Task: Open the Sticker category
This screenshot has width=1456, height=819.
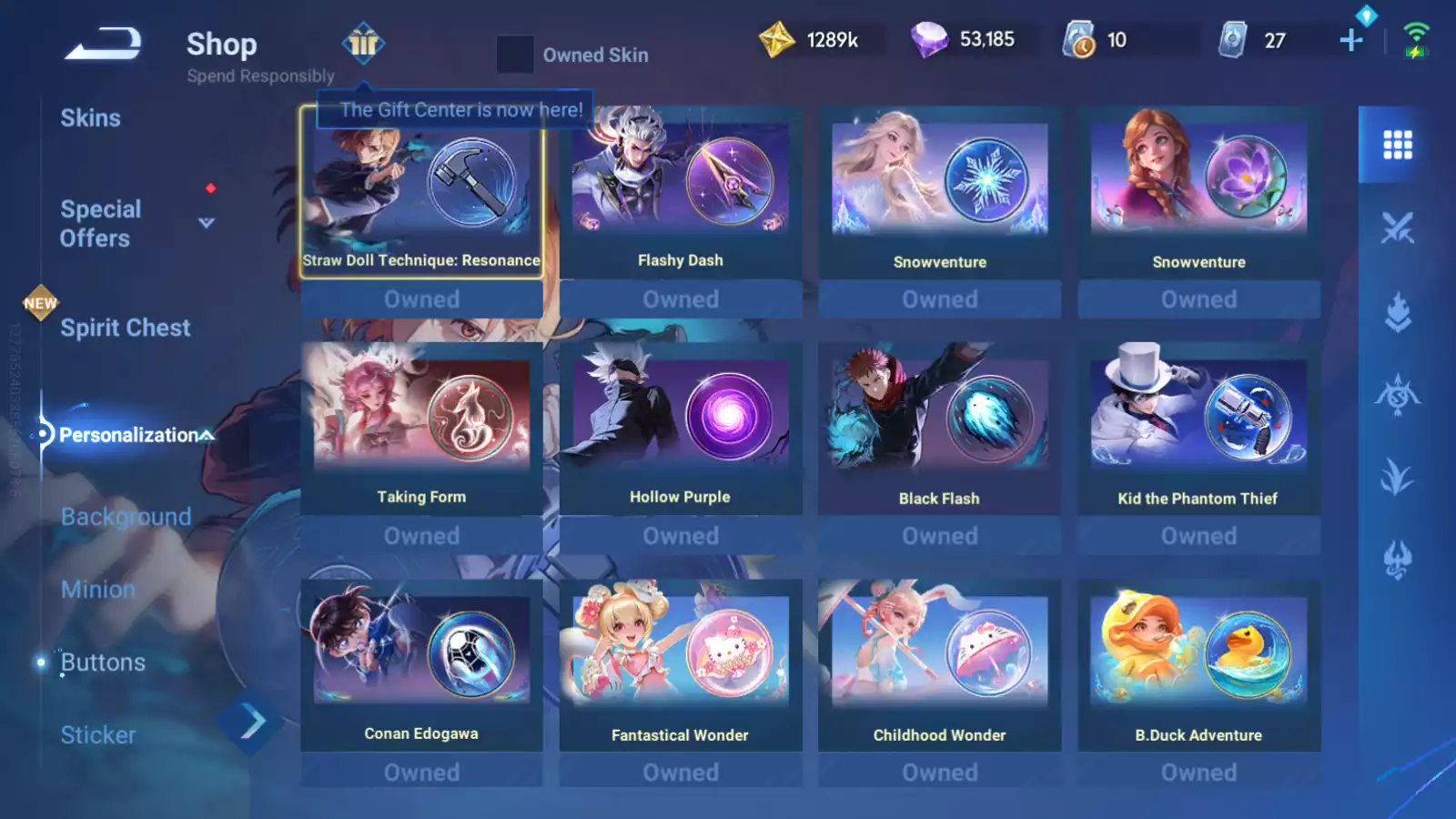Action: pos(97,734)
